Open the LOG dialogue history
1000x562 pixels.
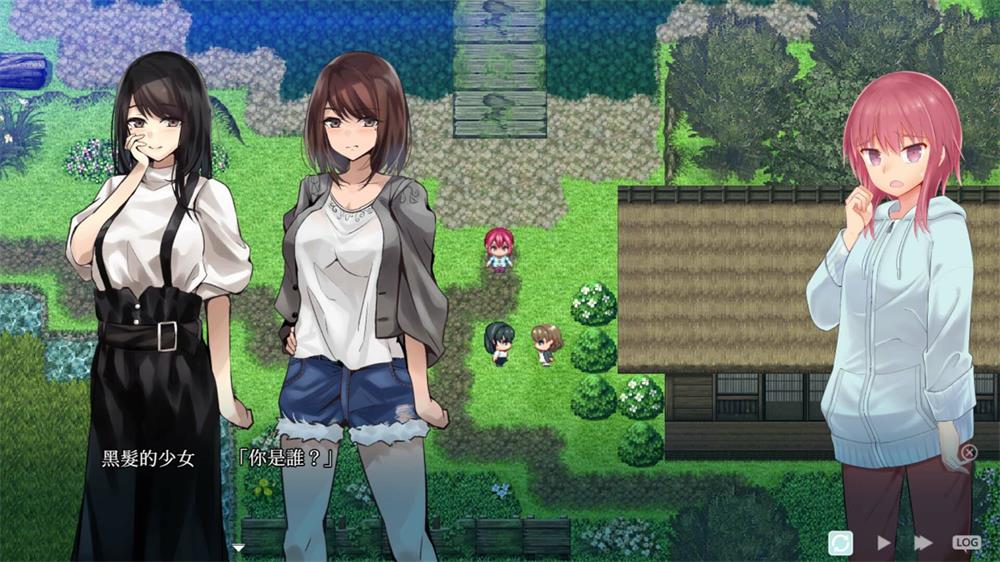(966, 542)
